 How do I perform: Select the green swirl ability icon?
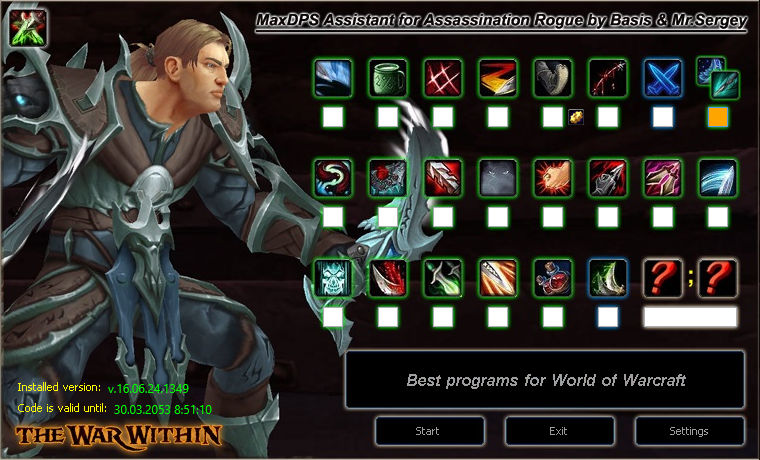click(x=332, y=177)
